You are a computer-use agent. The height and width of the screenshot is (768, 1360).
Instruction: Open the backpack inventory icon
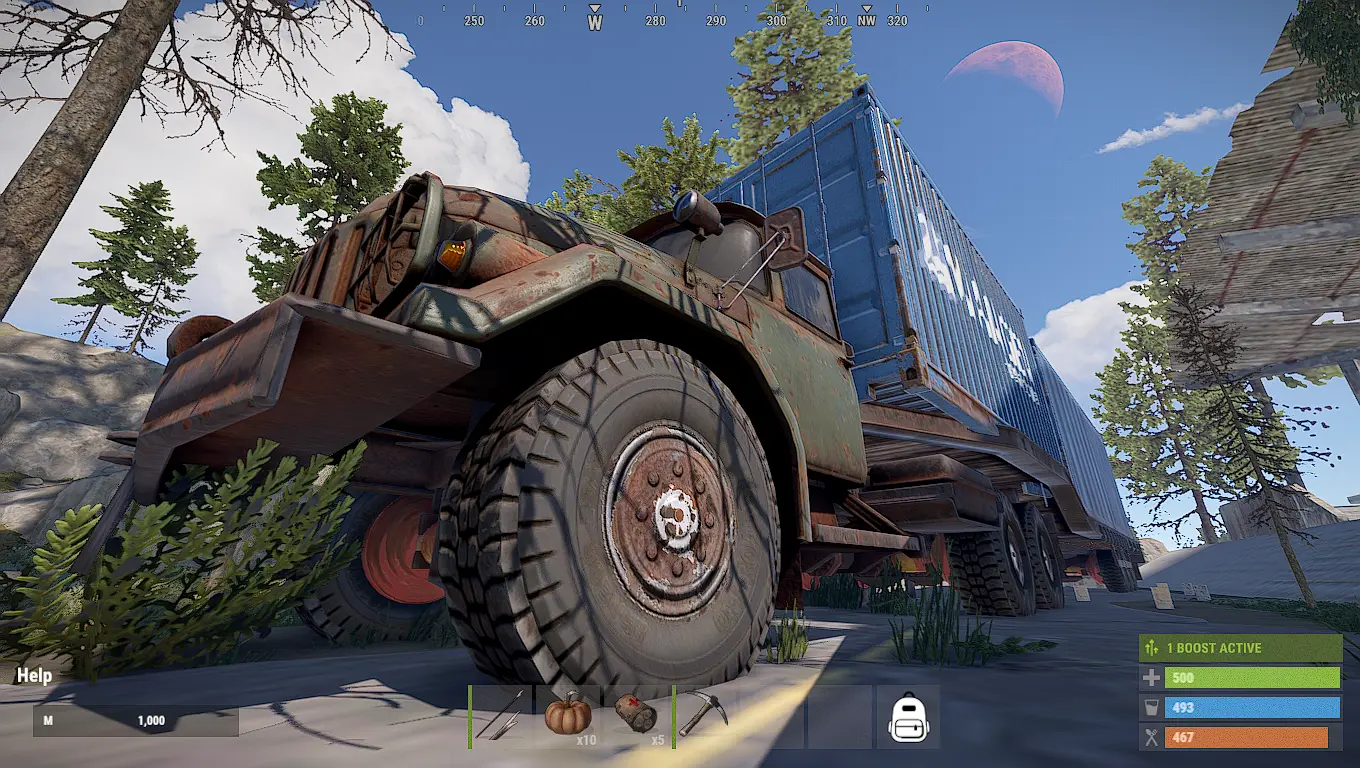909,717
